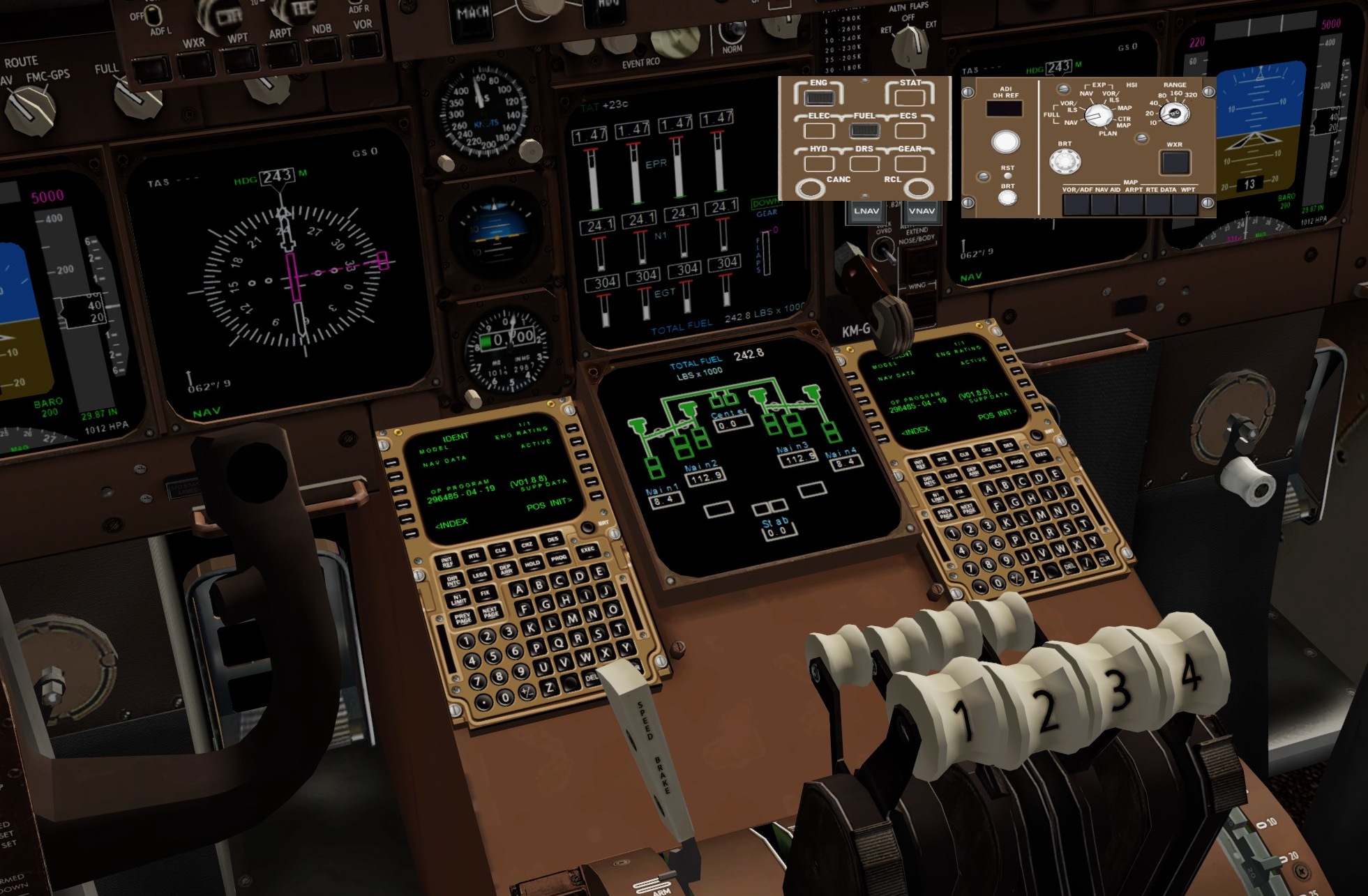Image resolution: width=1368 pixels, height=896 pixels.
Task: Show the STAT status page
Action: coord(909,97)
